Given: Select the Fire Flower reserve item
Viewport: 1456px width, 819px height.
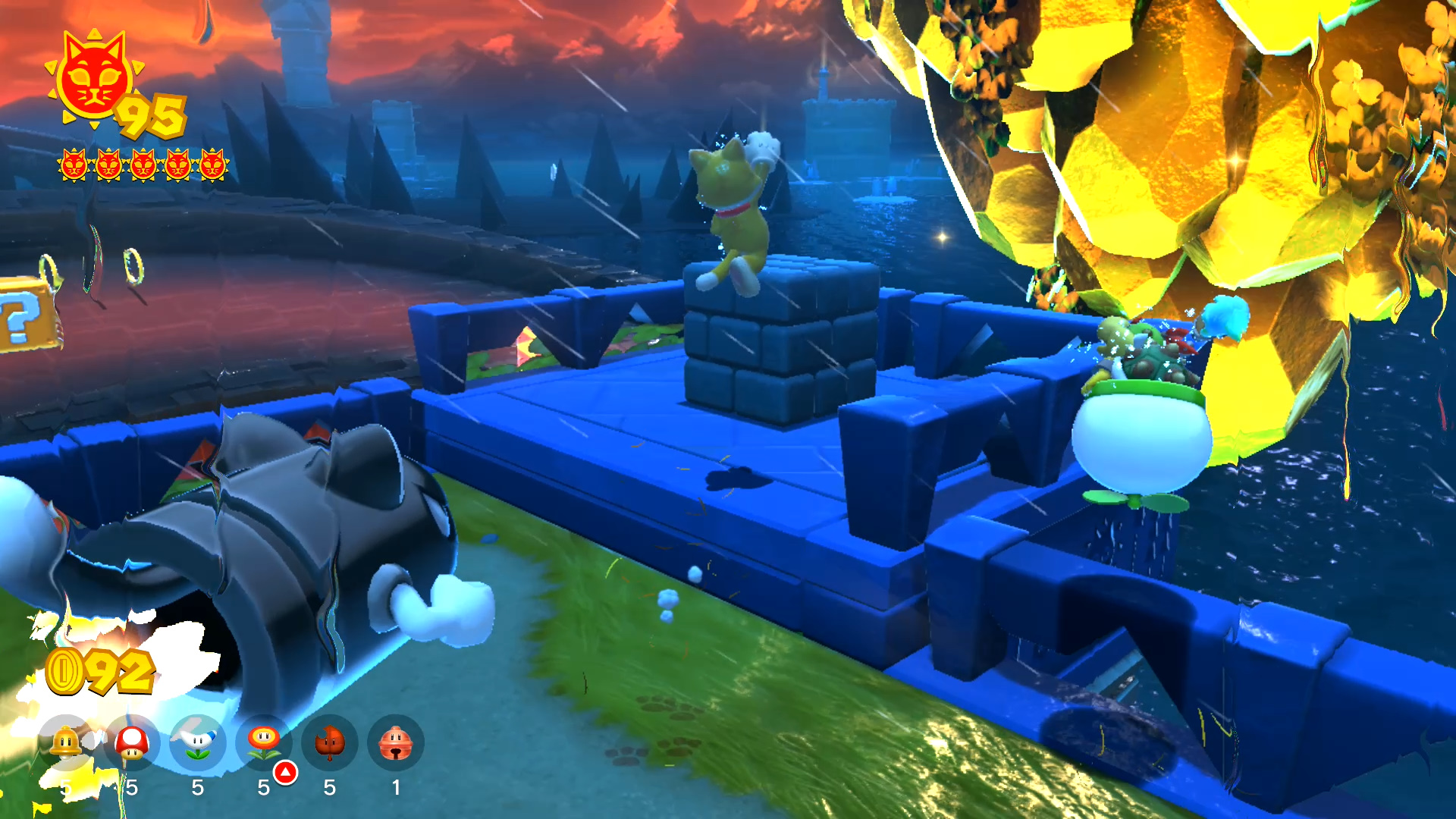Looking at the screenshot, I should (x=264, y=742).
